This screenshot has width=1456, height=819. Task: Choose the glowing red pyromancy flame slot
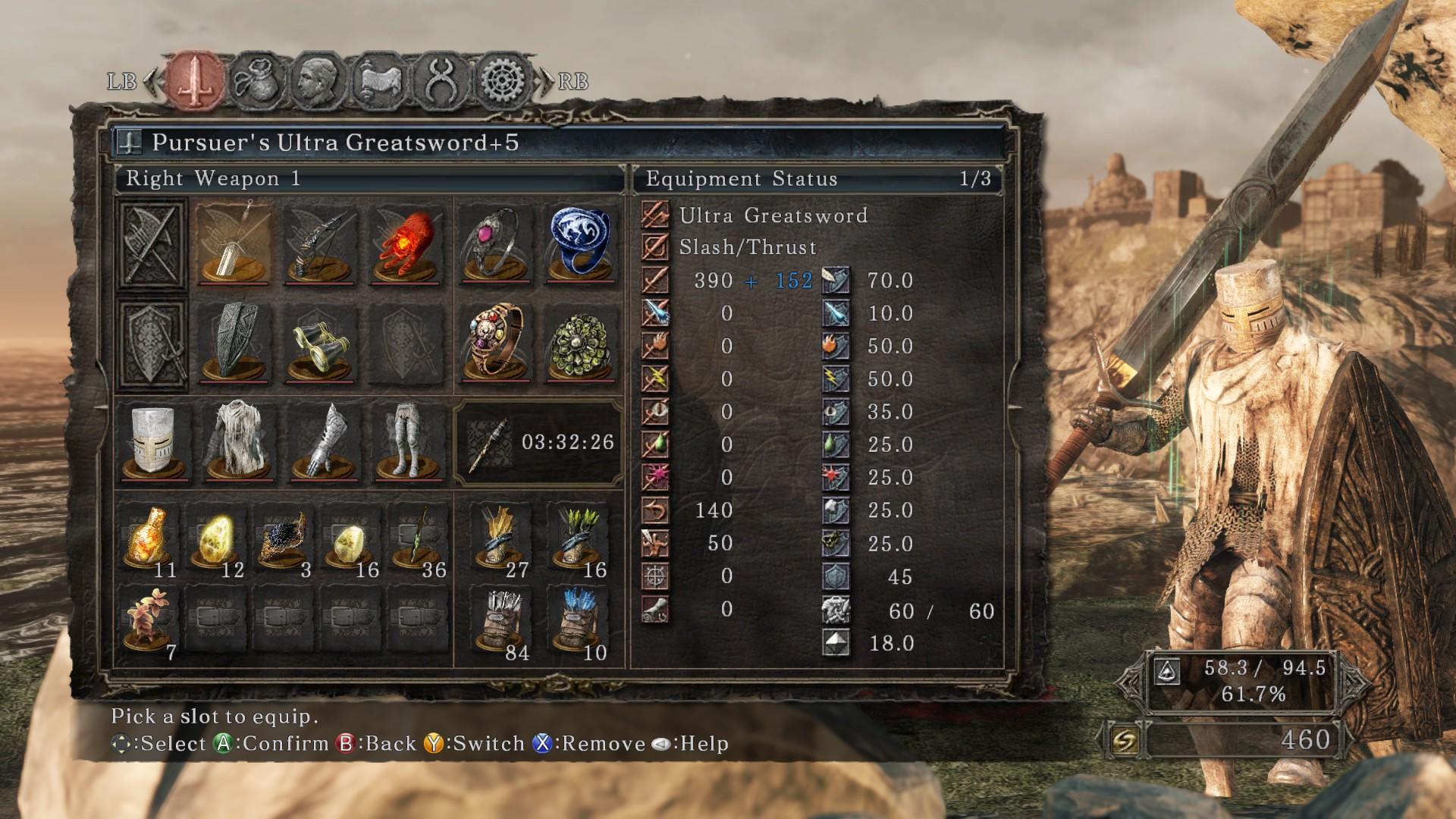pyautogui.click(x=406, y=244)
